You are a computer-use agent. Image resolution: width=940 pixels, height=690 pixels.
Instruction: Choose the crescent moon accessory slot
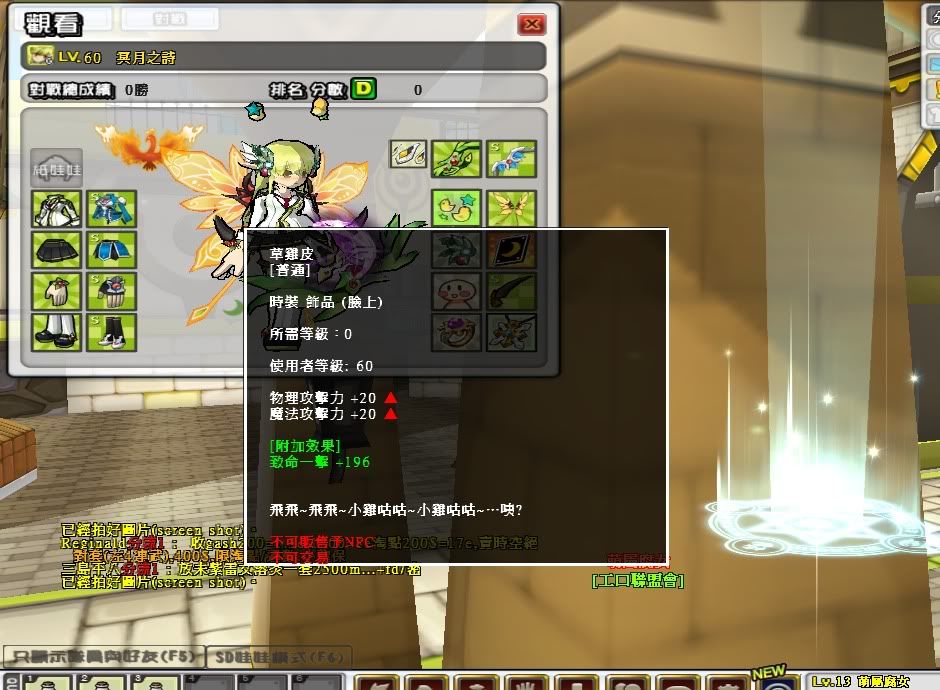(x=511, y=250)
